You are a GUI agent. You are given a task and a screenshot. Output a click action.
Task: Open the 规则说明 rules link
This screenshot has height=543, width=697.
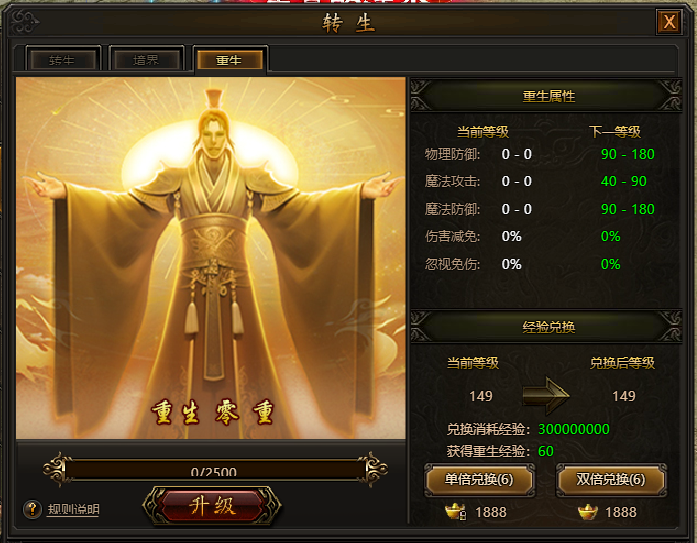(x=74, y=510)
